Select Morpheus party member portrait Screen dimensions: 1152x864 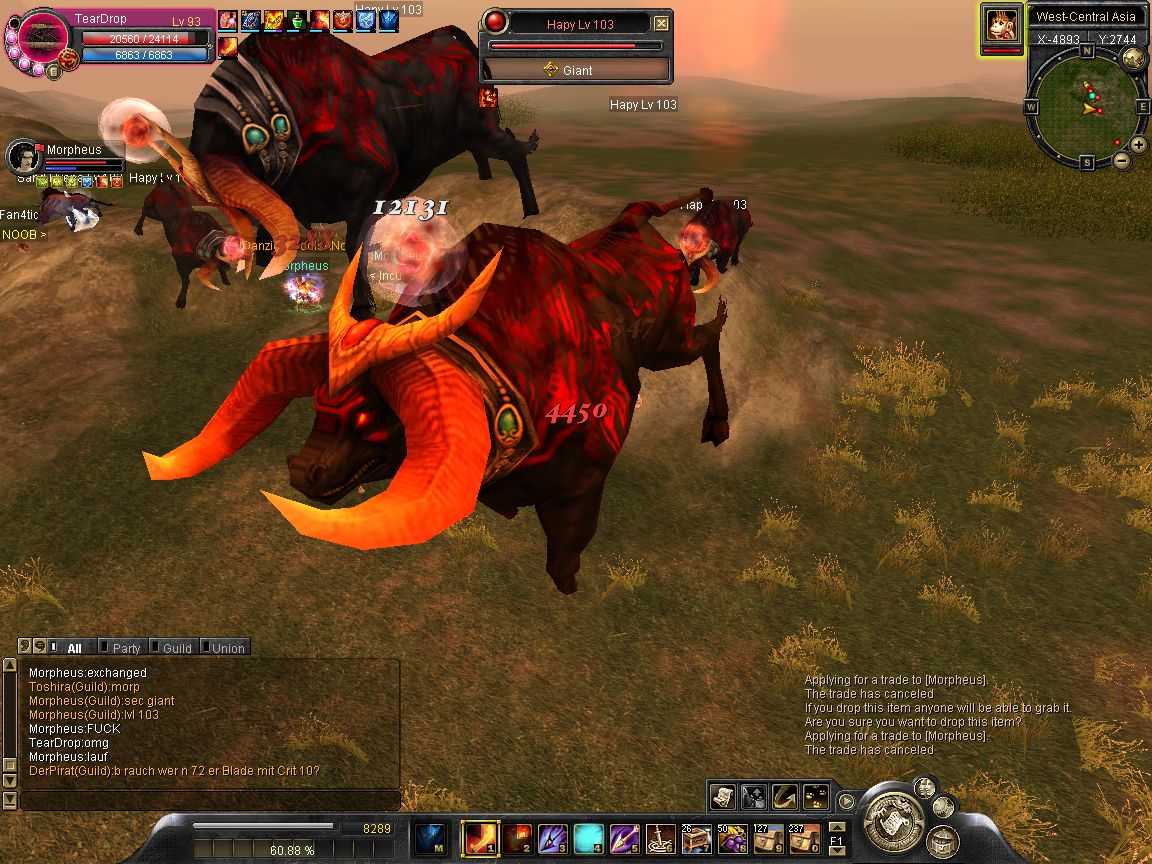[24, 156]
